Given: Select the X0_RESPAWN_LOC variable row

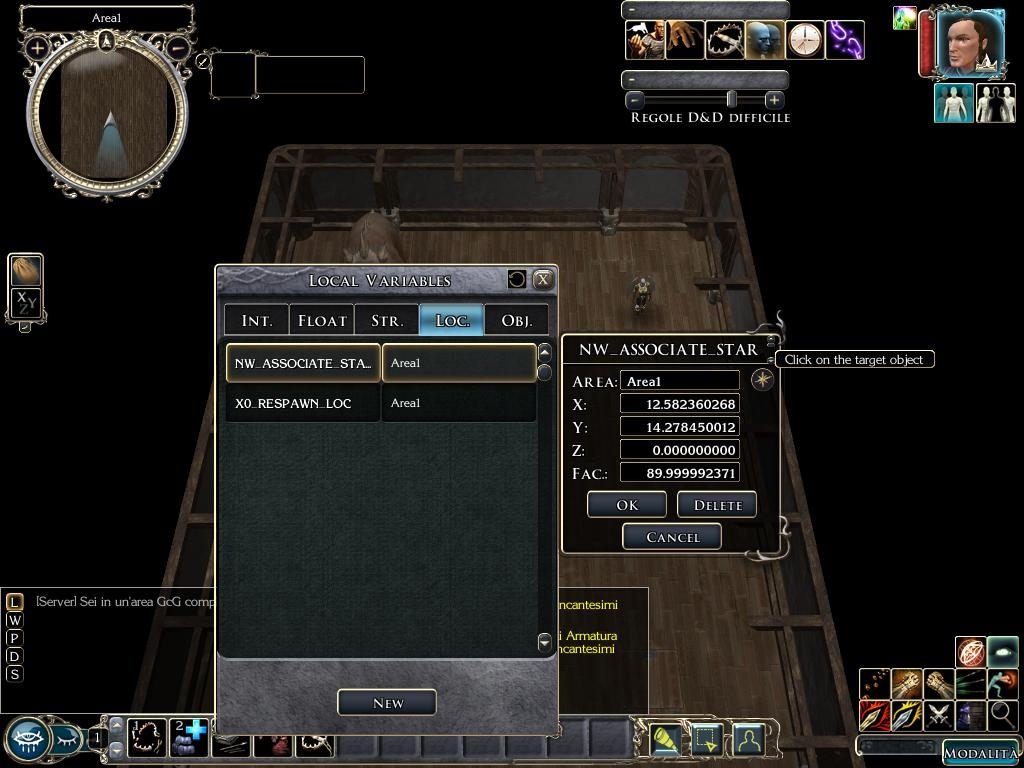Looking at the screenshot, I should coord(302,403).
